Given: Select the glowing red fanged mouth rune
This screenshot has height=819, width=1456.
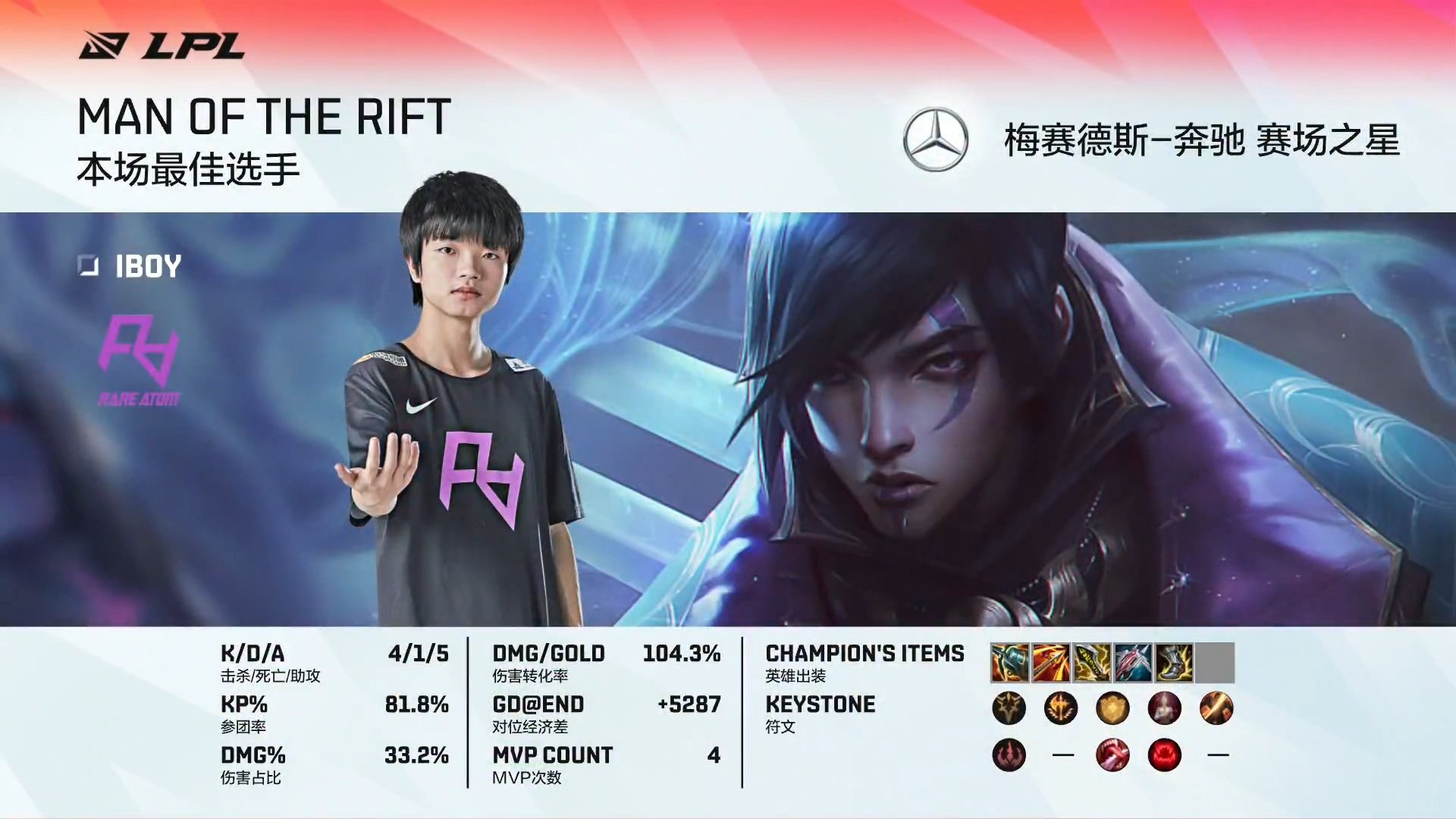Looking at the screenshot, I should (x=1164, y=755).
